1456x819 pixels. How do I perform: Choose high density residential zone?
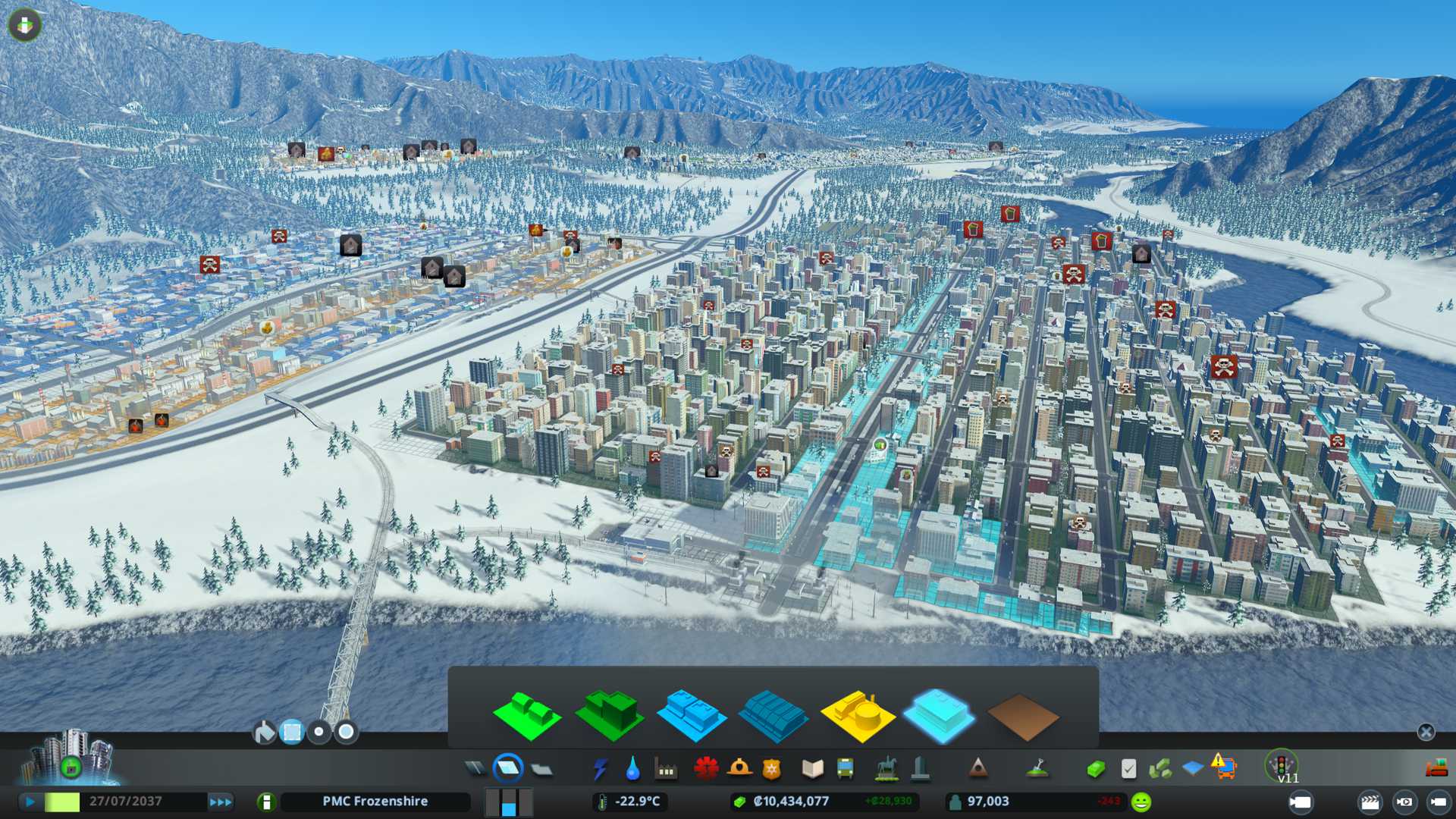click(x=609, y=715)
